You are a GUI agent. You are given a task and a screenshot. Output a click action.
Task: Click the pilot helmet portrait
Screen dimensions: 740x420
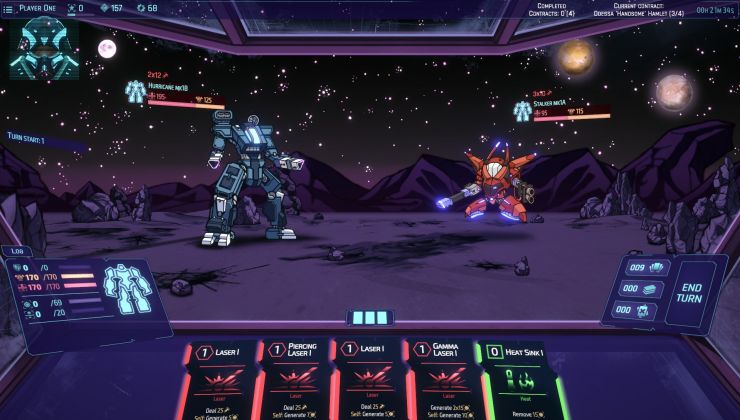coord(43,47)
